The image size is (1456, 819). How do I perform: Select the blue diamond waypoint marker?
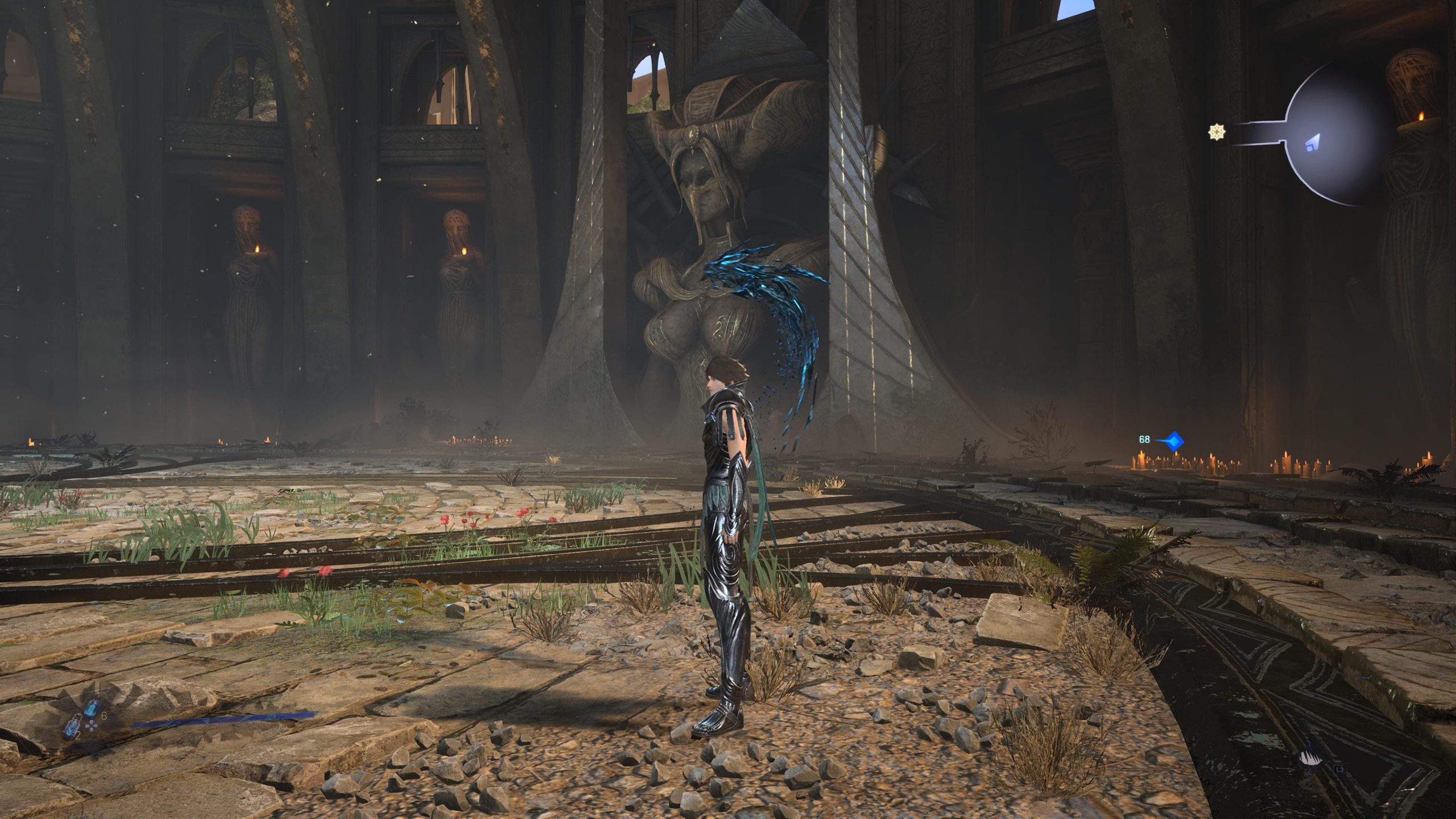coord(1173,440)
